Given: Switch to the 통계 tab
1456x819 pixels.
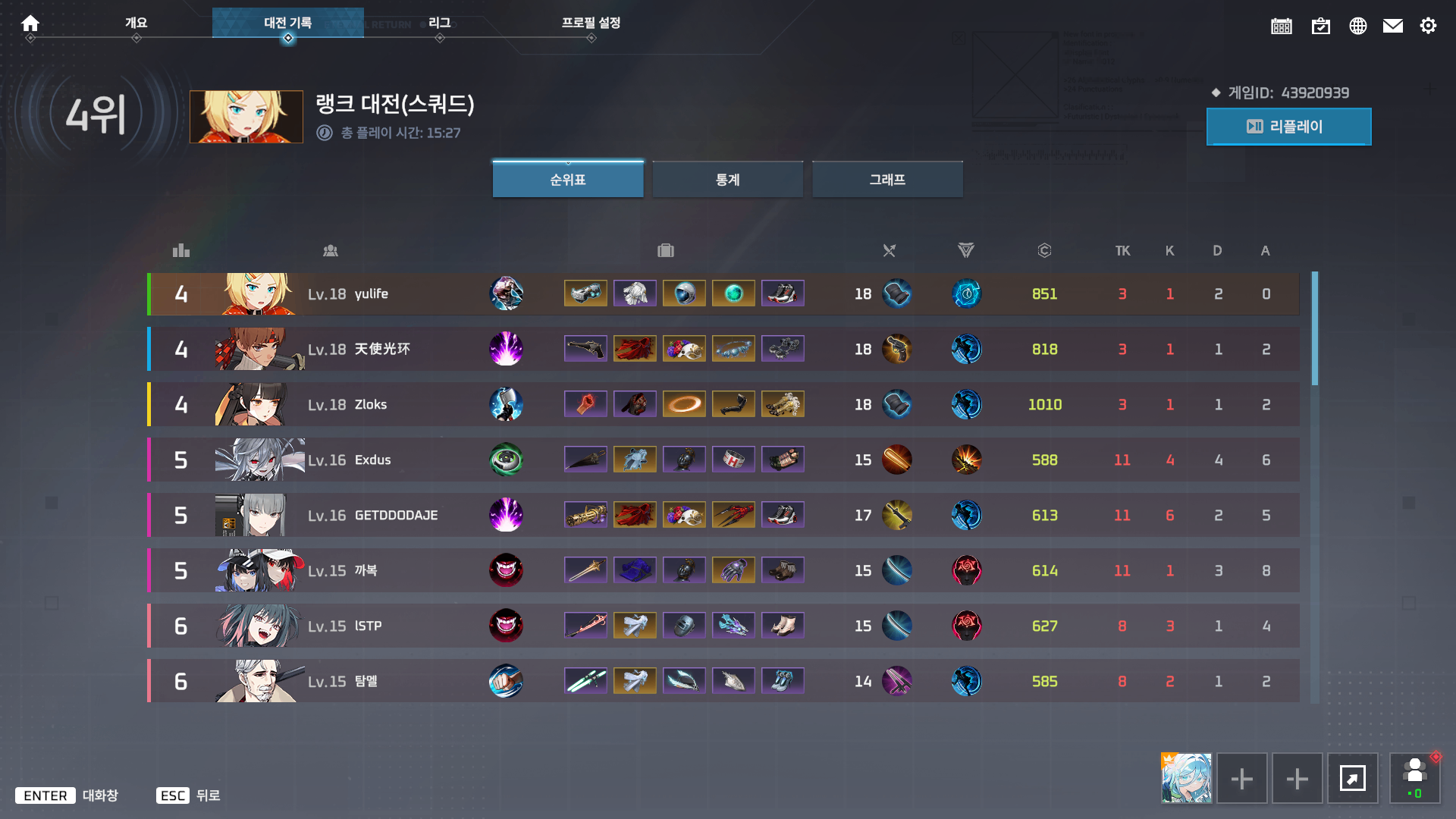Looking at the screenshot, I should [x=727, y=179].
